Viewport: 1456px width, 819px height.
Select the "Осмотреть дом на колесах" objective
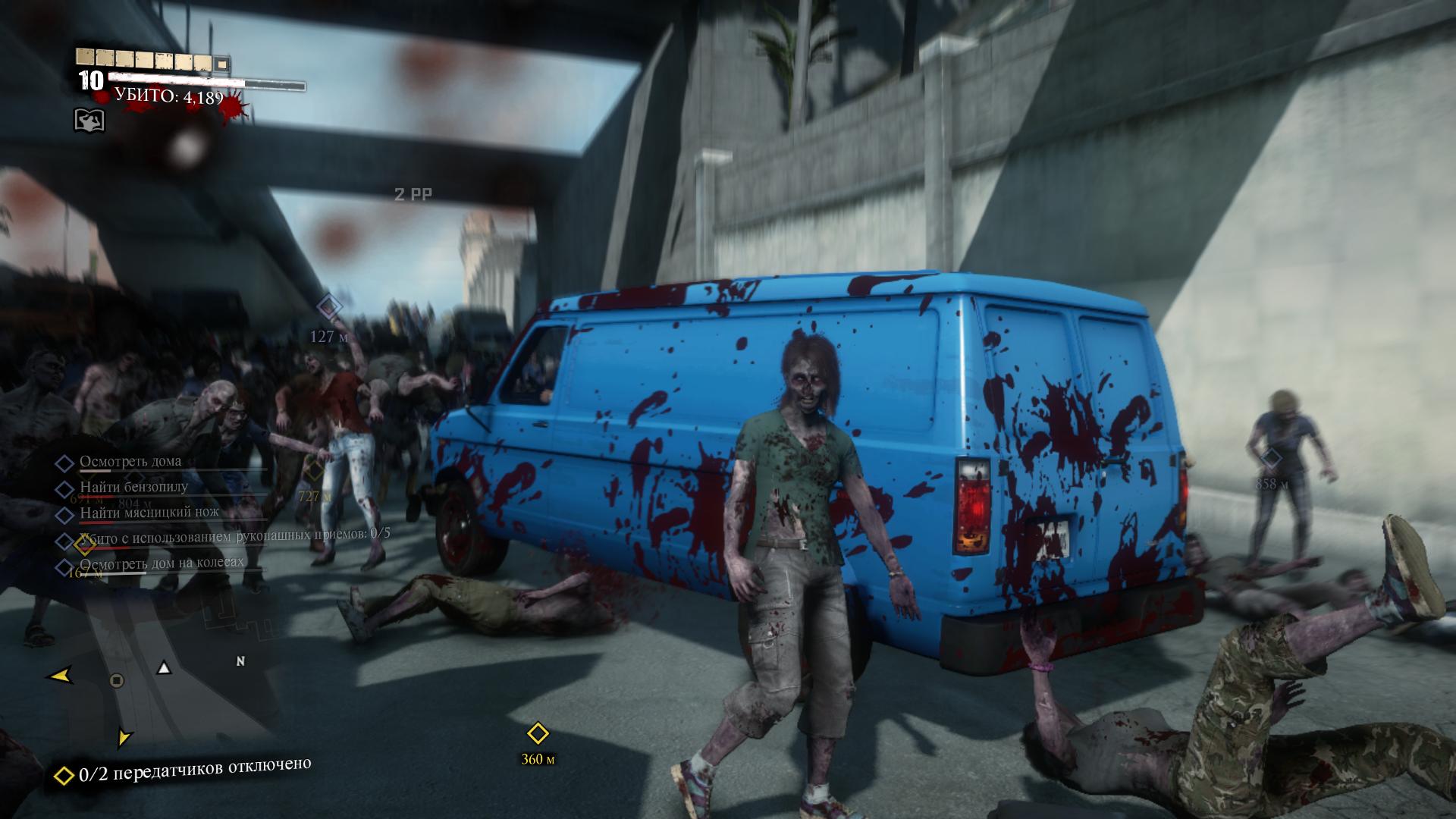(161, 563)
